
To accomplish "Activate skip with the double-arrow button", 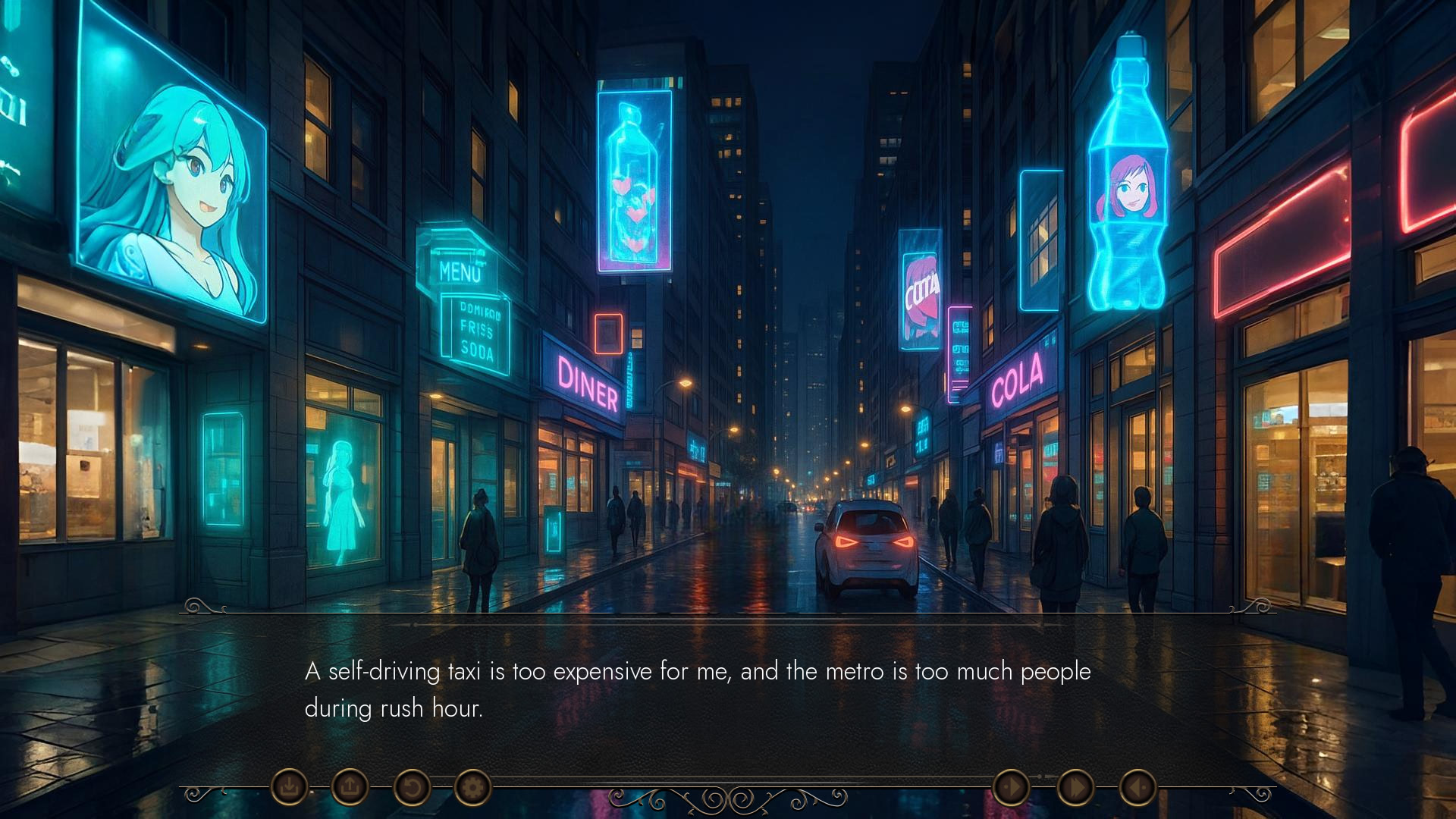I will 1075,787.
